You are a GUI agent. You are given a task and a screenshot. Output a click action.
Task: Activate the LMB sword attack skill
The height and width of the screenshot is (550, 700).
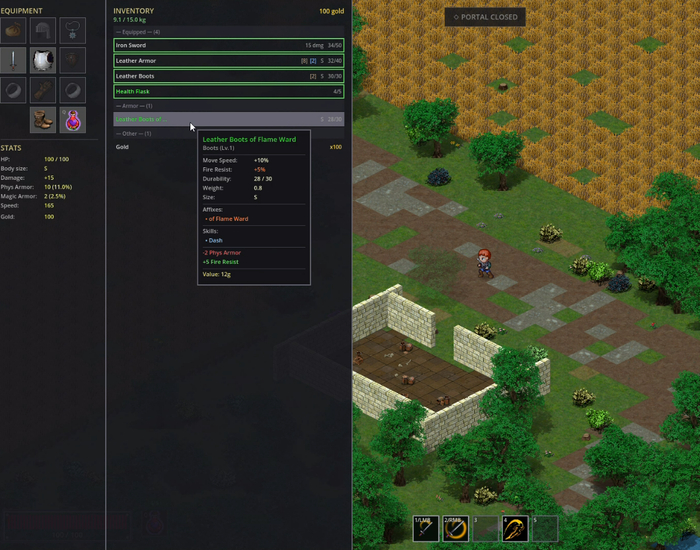pyautogui.click(x=427, y=529)
